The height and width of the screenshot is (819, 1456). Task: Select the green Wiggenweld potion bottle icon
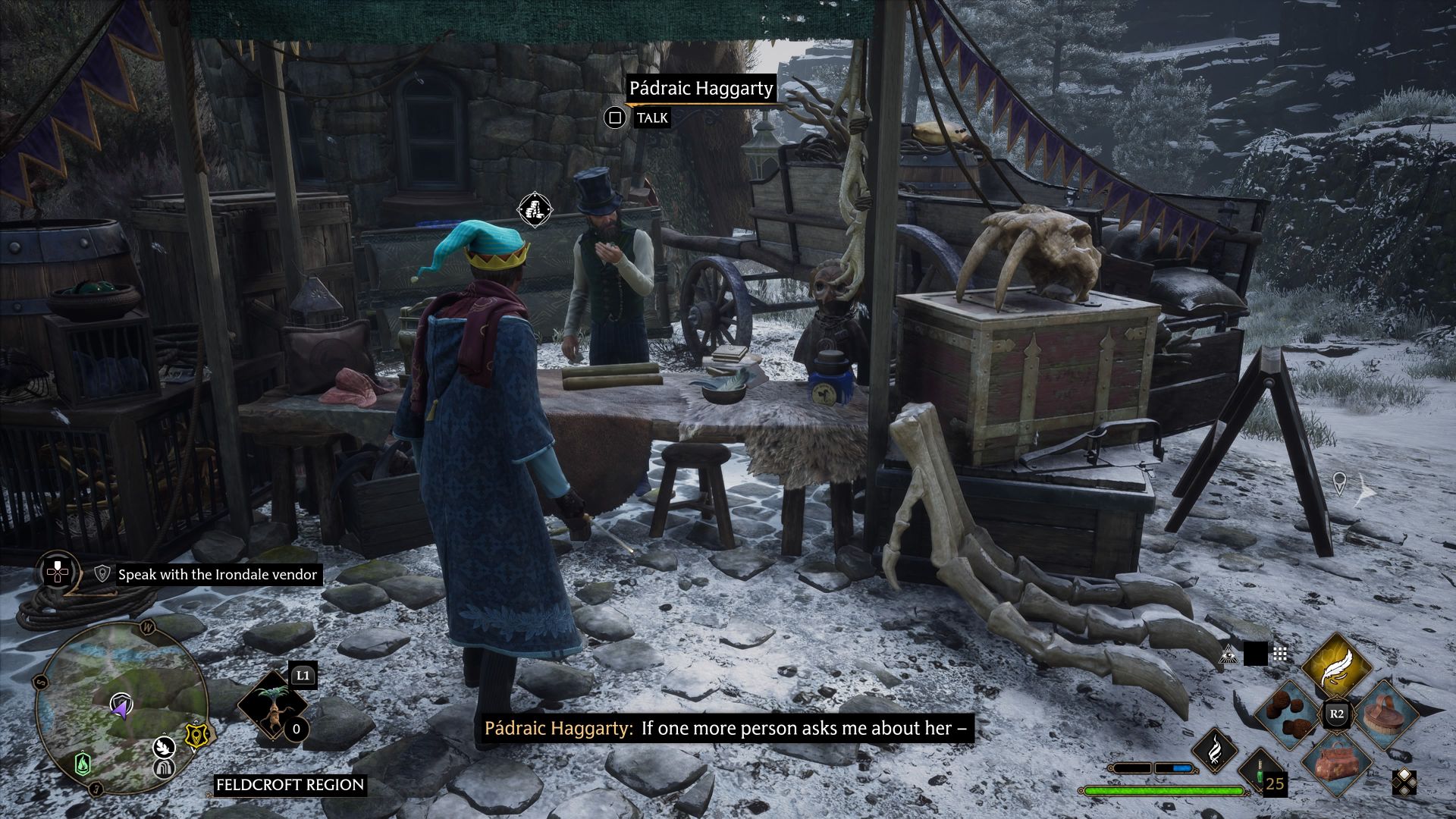1259,770
